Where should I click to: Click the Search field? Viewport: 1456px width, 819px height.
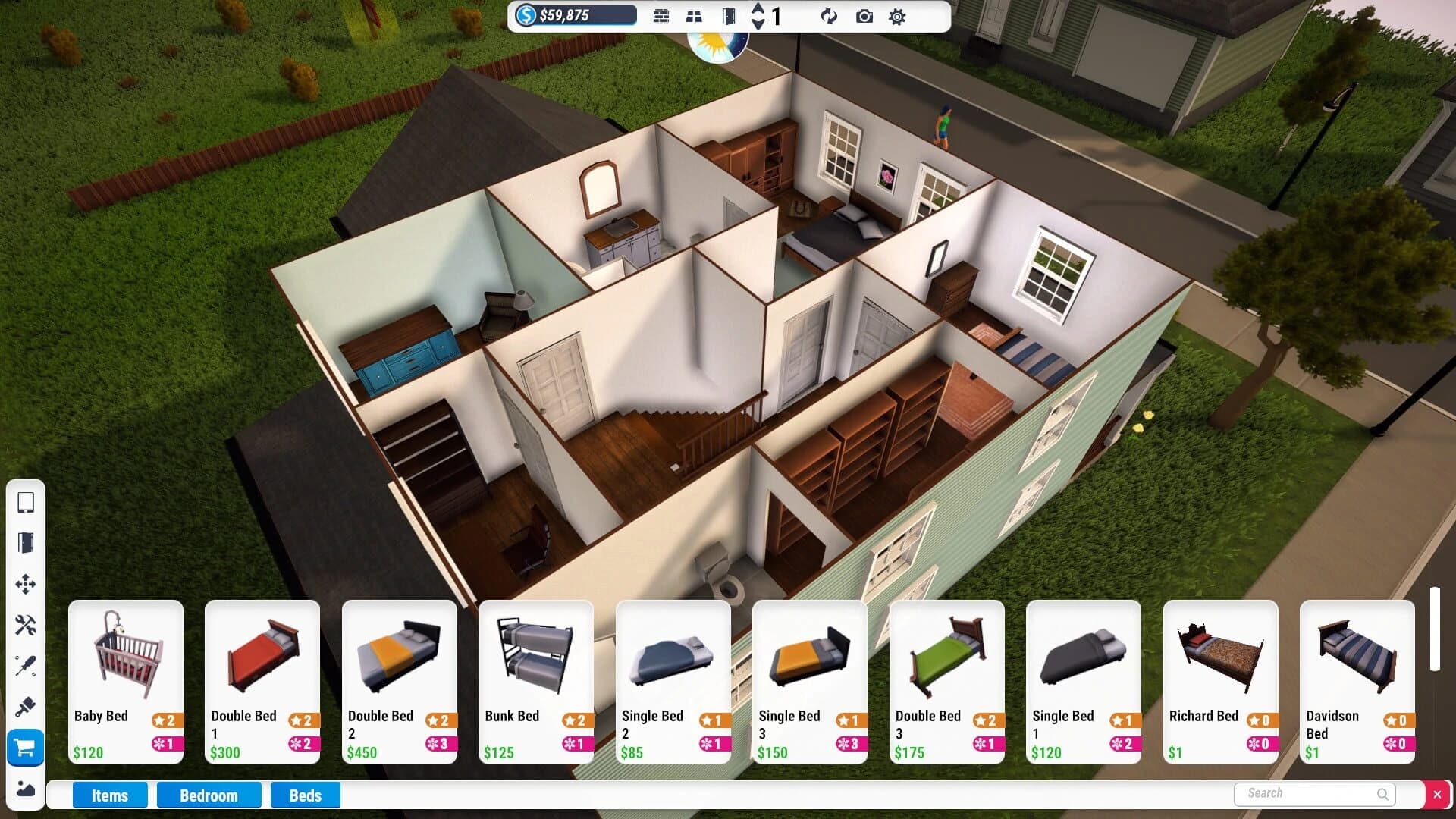(1313, 793)
